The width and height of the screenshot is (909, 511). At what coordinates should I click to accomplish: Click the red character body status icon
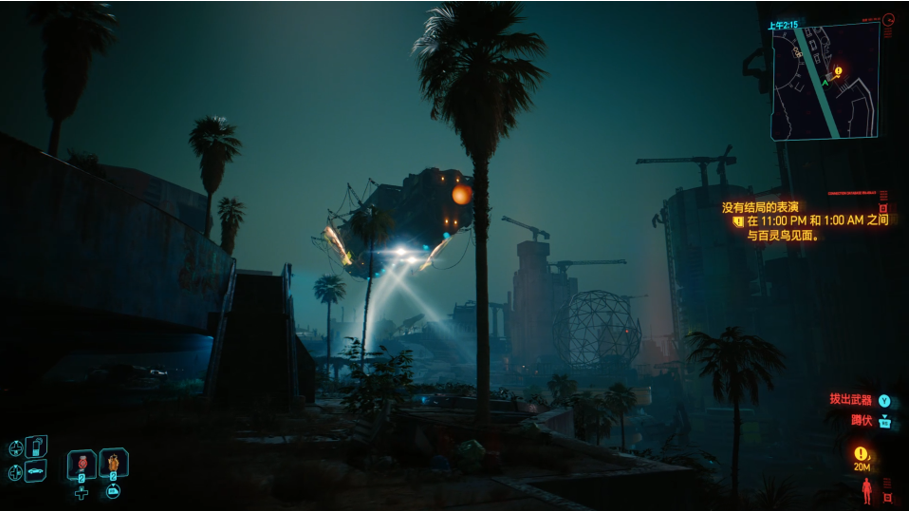[866, 490]
